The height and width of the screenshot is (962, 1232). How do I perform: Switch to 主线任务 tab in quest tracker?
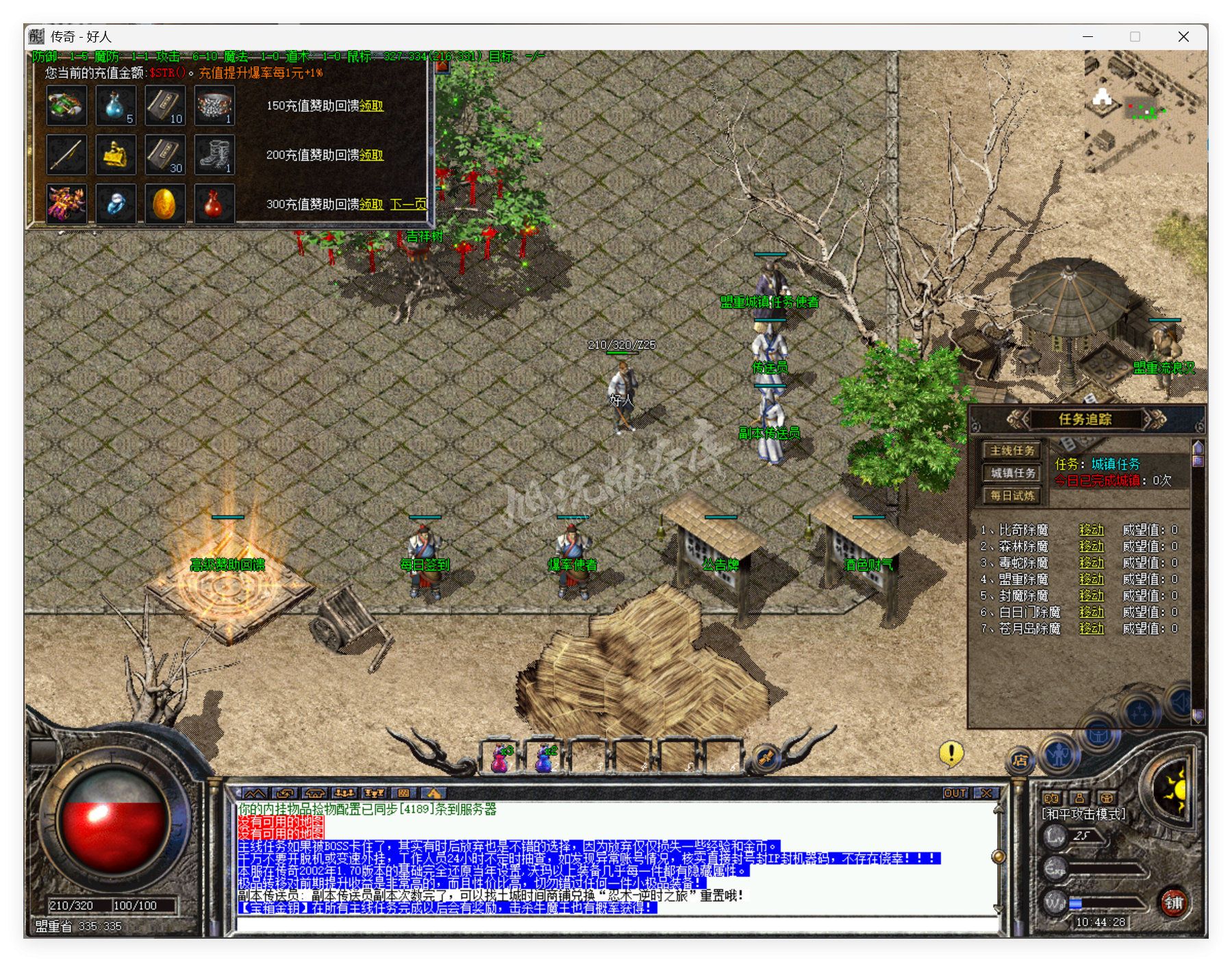tap(1011, 451)
